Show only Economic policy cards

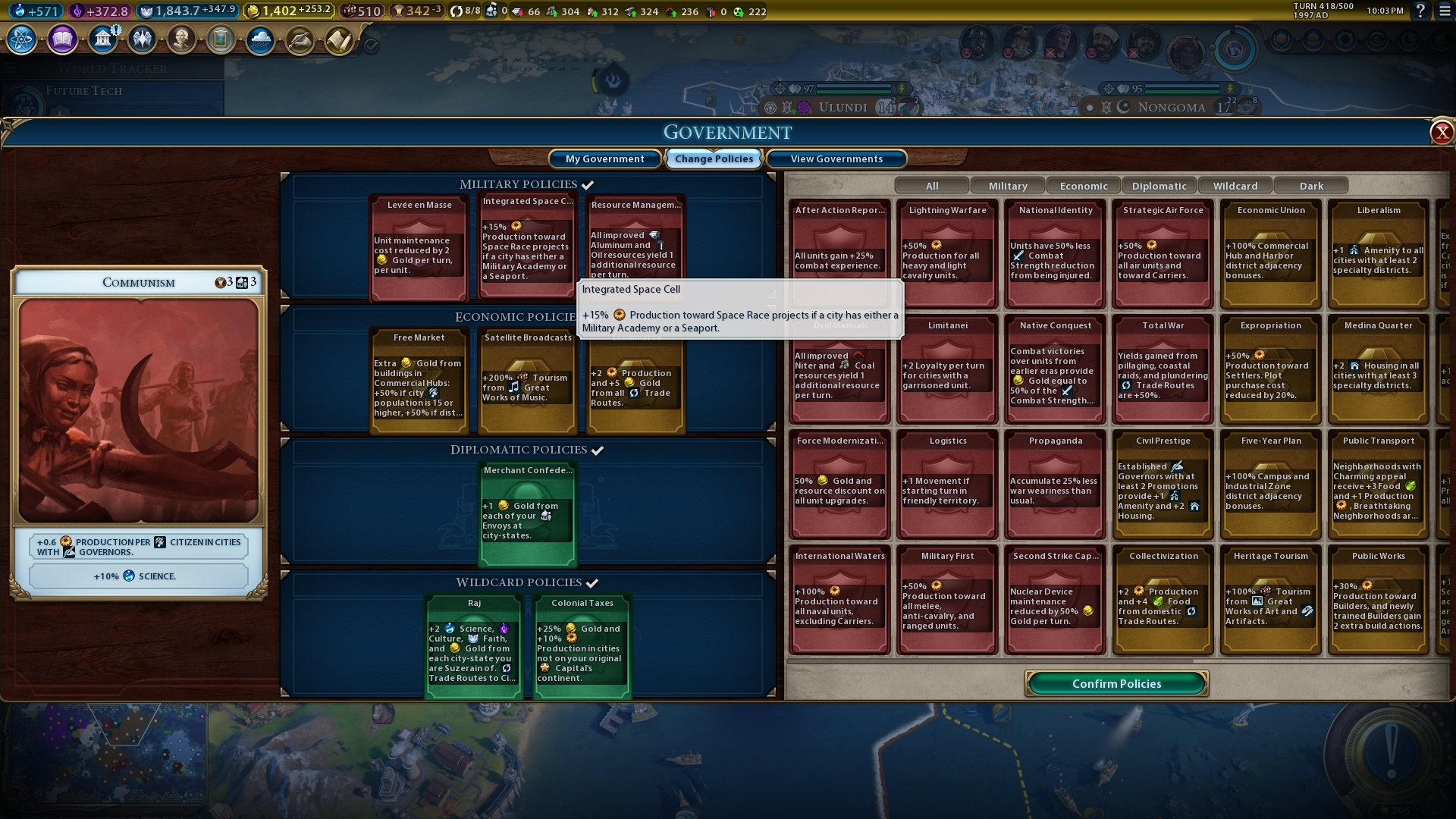(1084, 186)
